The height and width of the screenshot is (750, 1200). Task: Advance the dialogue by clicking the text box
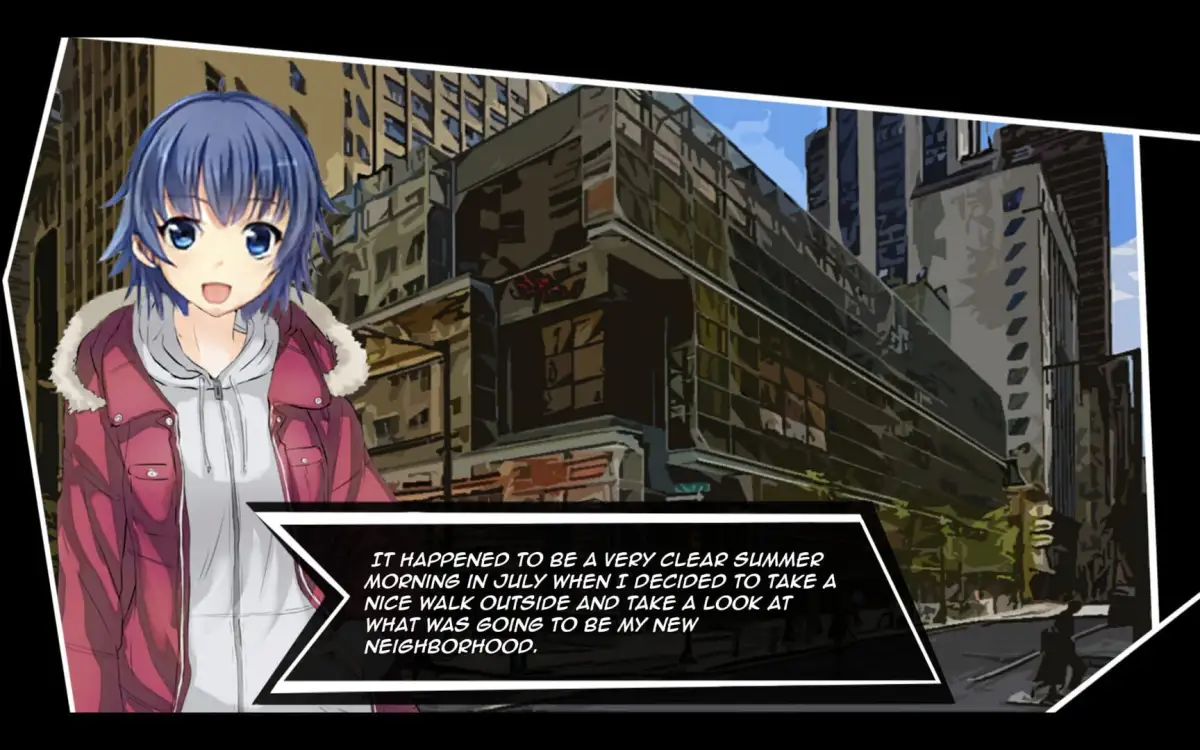(600, 600)
